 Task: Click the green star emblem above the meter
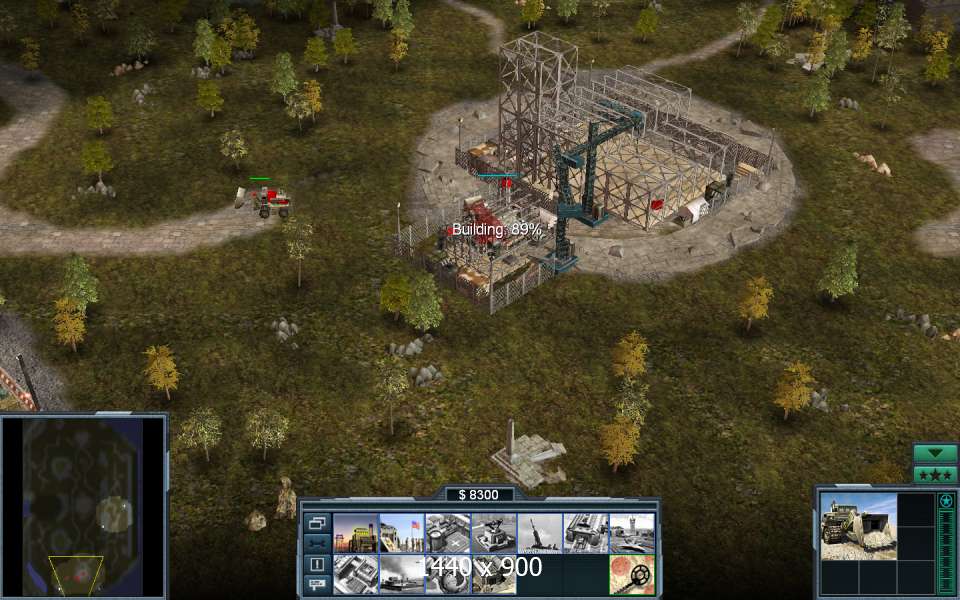point(945,500)
